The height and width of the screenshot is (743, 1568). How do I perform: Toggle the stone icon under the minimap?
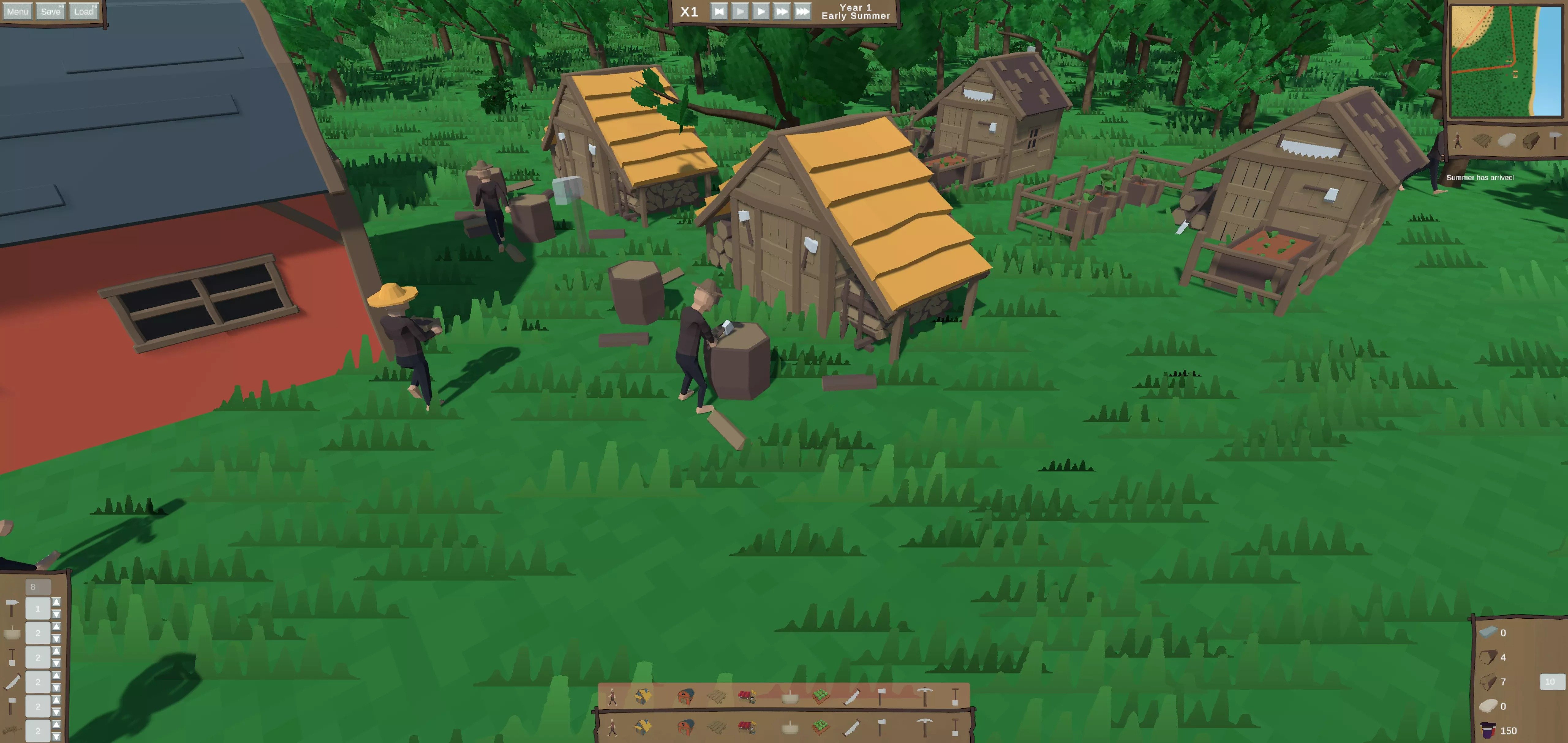click(1506, 141)
